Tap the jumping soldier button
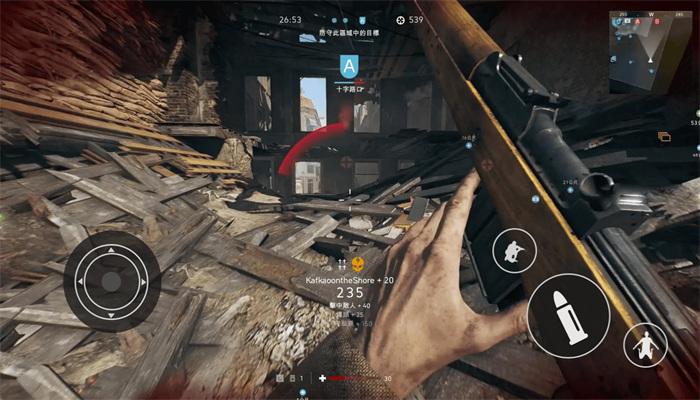 click(x=645, y=345)
